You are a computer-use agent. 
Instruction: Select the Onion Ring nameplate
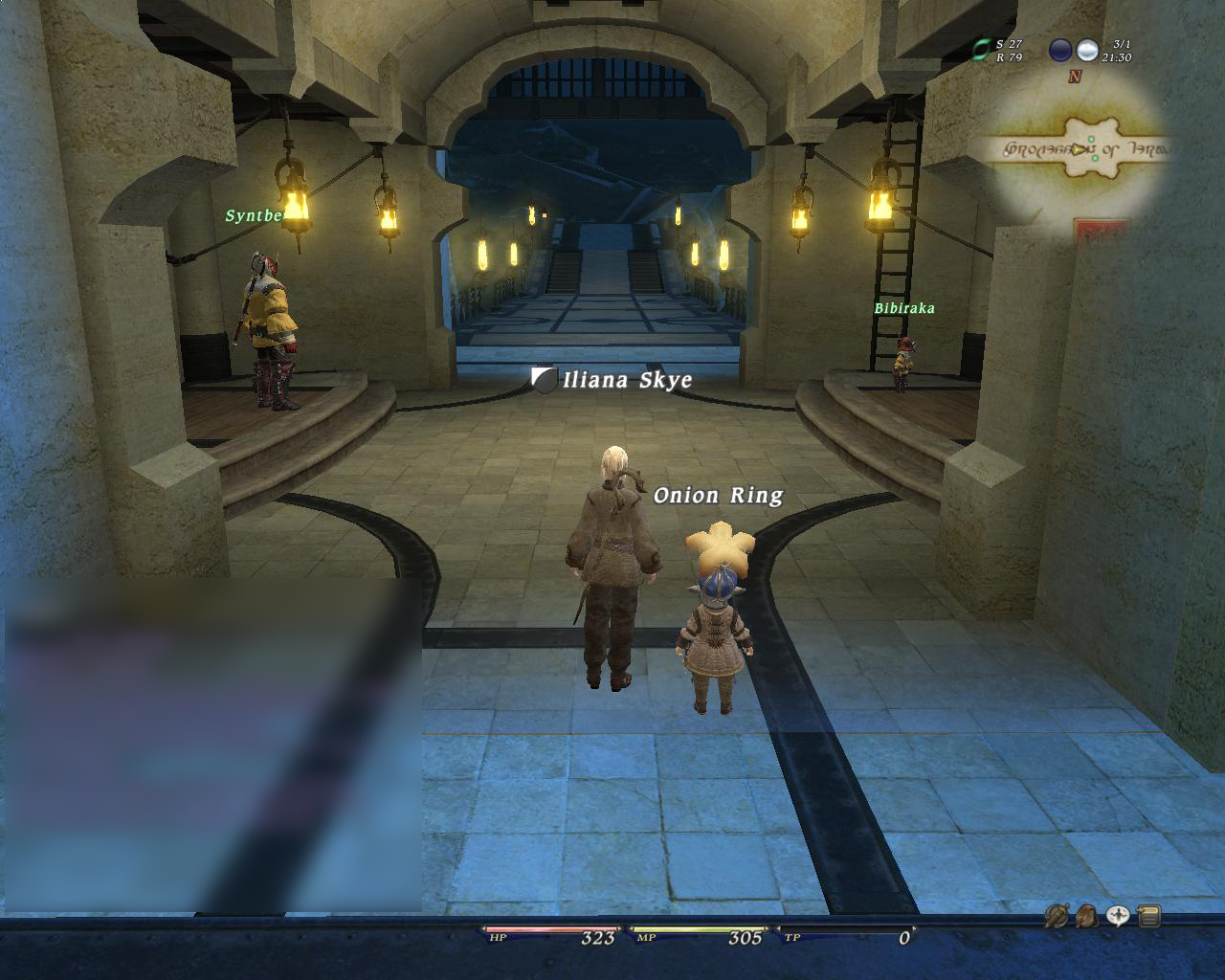(718, 495)
